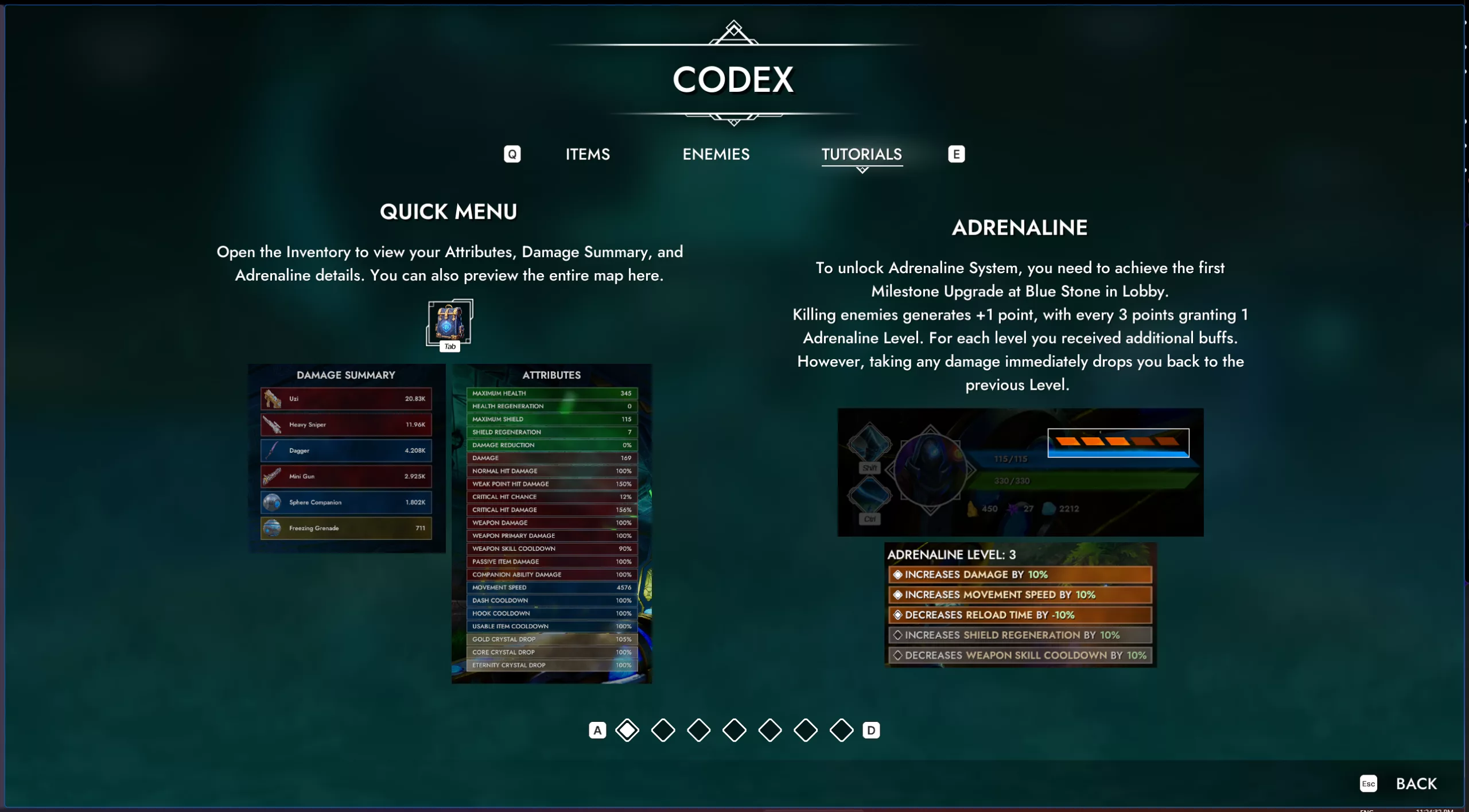1469x812 pixels.
Task: Open the Enemies codex tab
Action: pyautogui.click(x=716, y=154)
